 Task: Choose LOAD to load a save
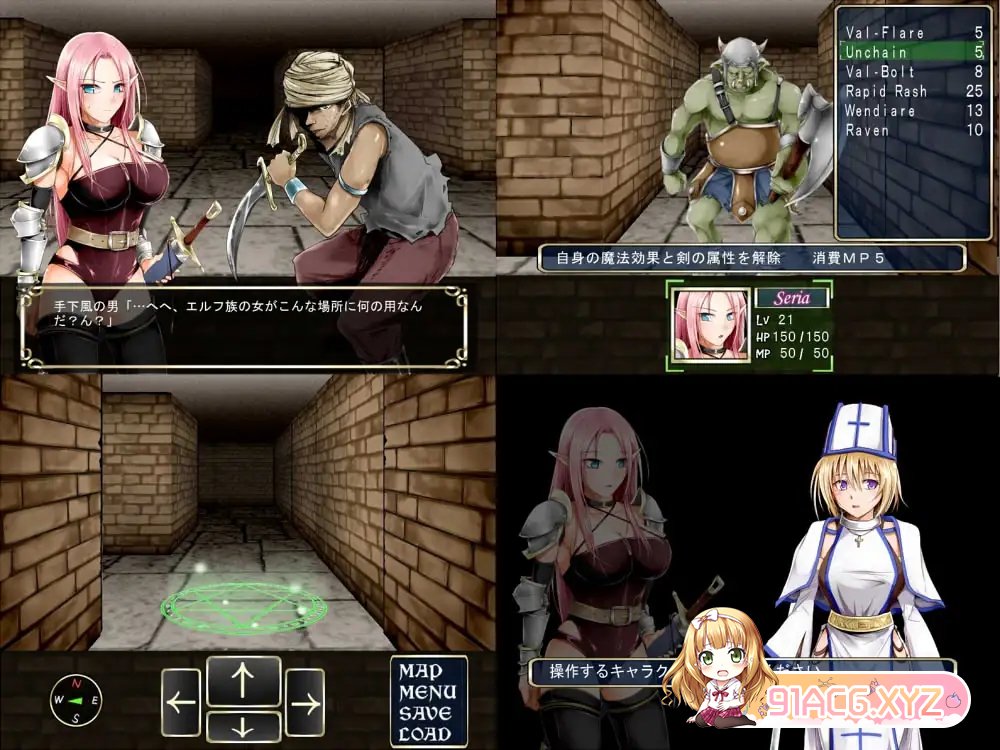[427, 733]
